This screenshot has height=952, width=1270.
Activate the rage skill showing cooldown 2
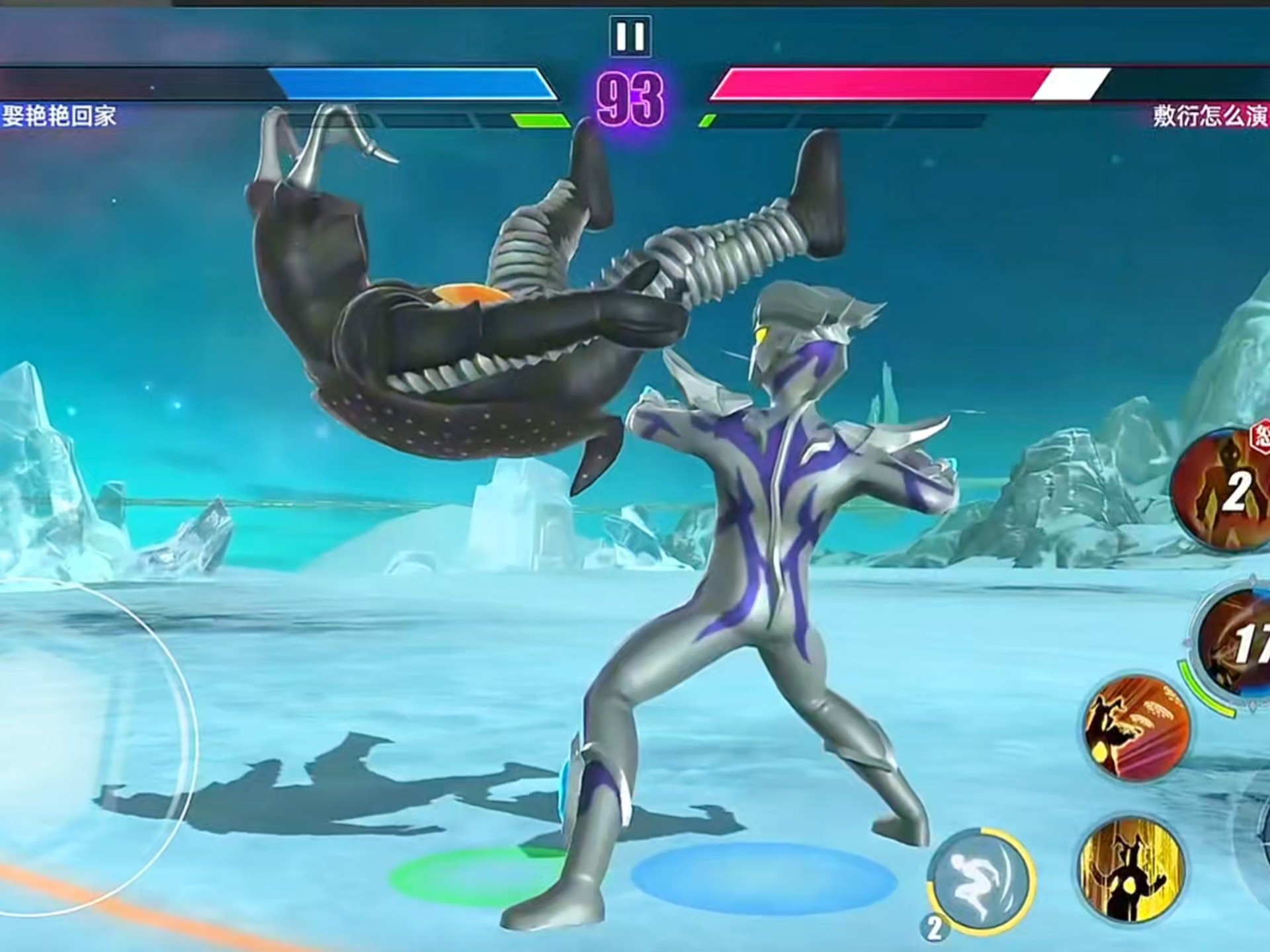click(1224, 489)
